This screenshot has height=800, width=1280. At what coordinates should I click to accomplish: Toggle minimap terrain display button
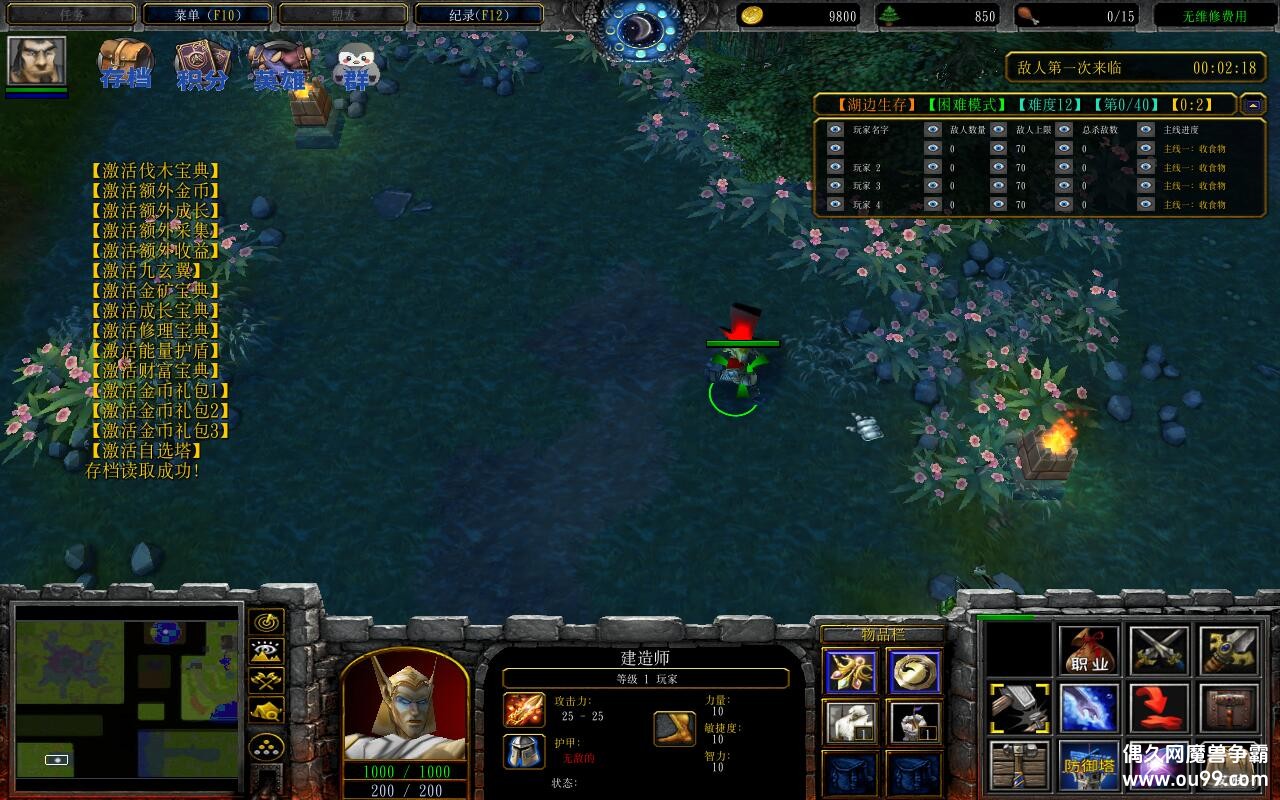coord(266,652)
